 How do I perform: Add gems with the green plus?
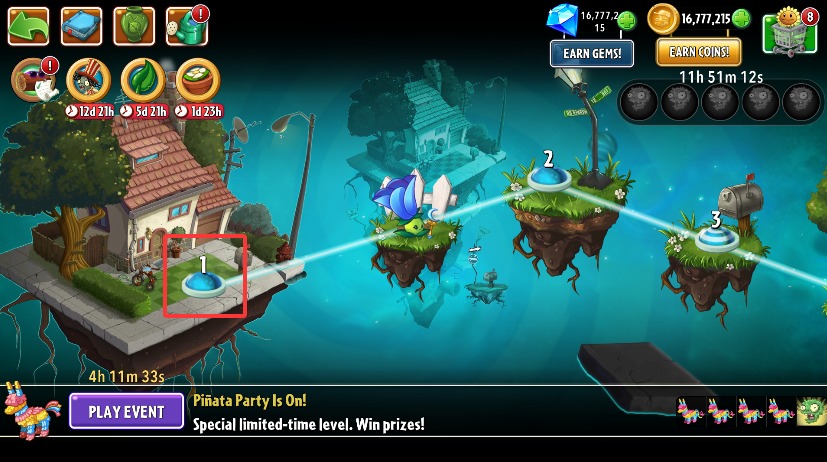pos(627,19)
